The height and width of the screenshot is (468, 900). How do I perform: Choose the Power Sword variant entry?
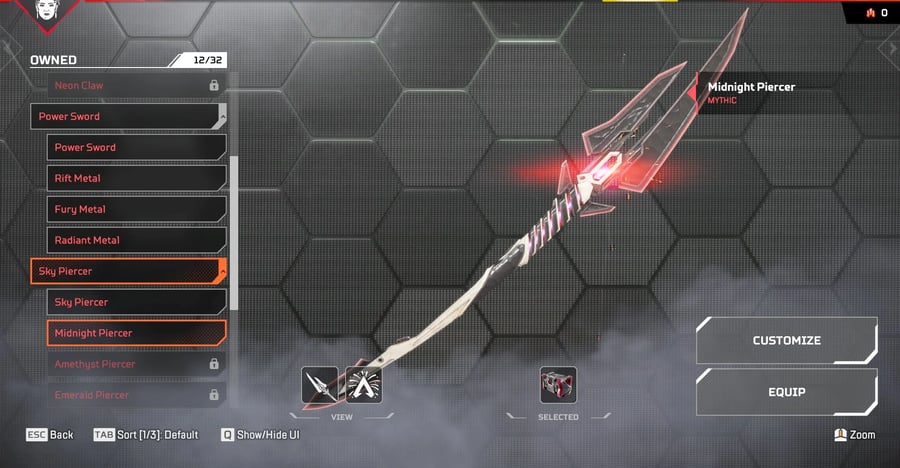click(136, 147)
